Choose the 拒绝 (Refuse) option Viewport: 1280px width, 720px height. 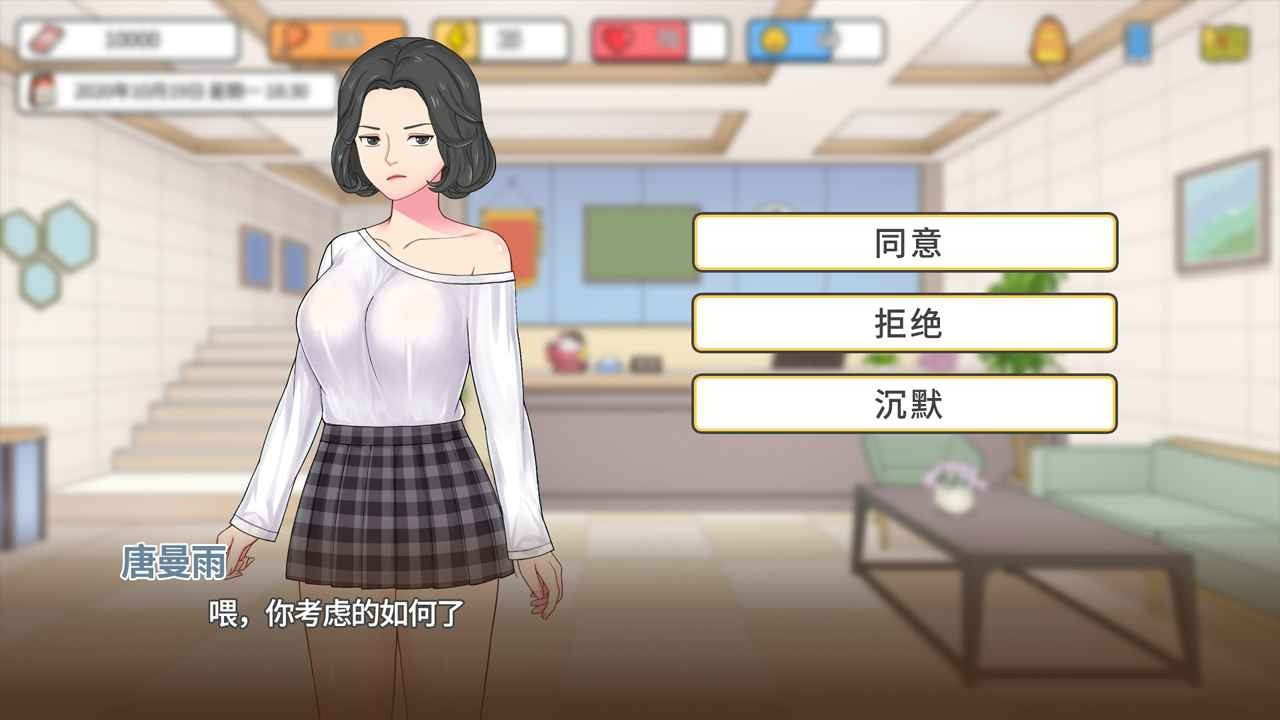(905, 323)
